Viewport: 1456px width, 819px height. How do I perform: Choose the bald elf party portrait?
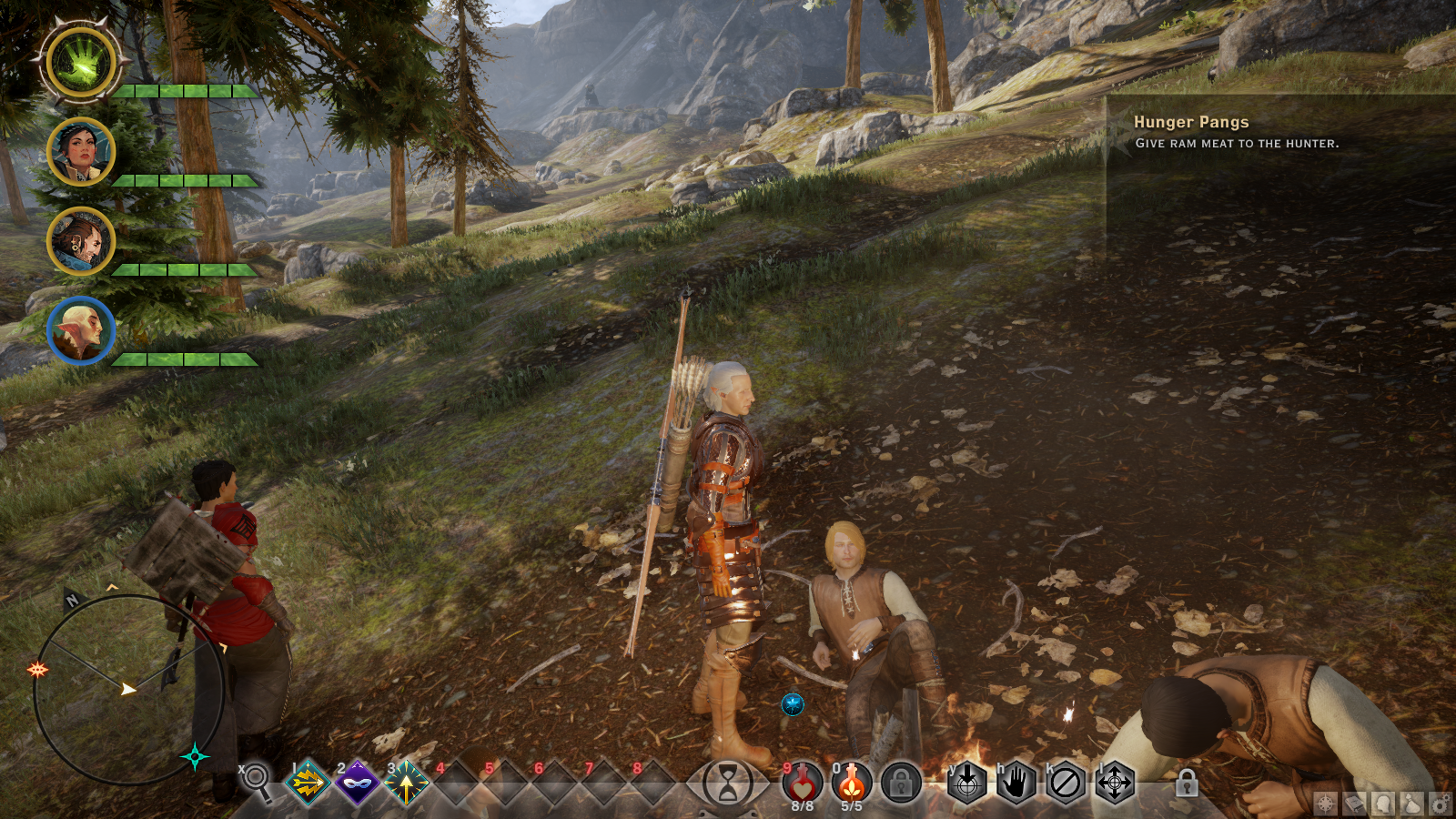(x=81, y=330)
